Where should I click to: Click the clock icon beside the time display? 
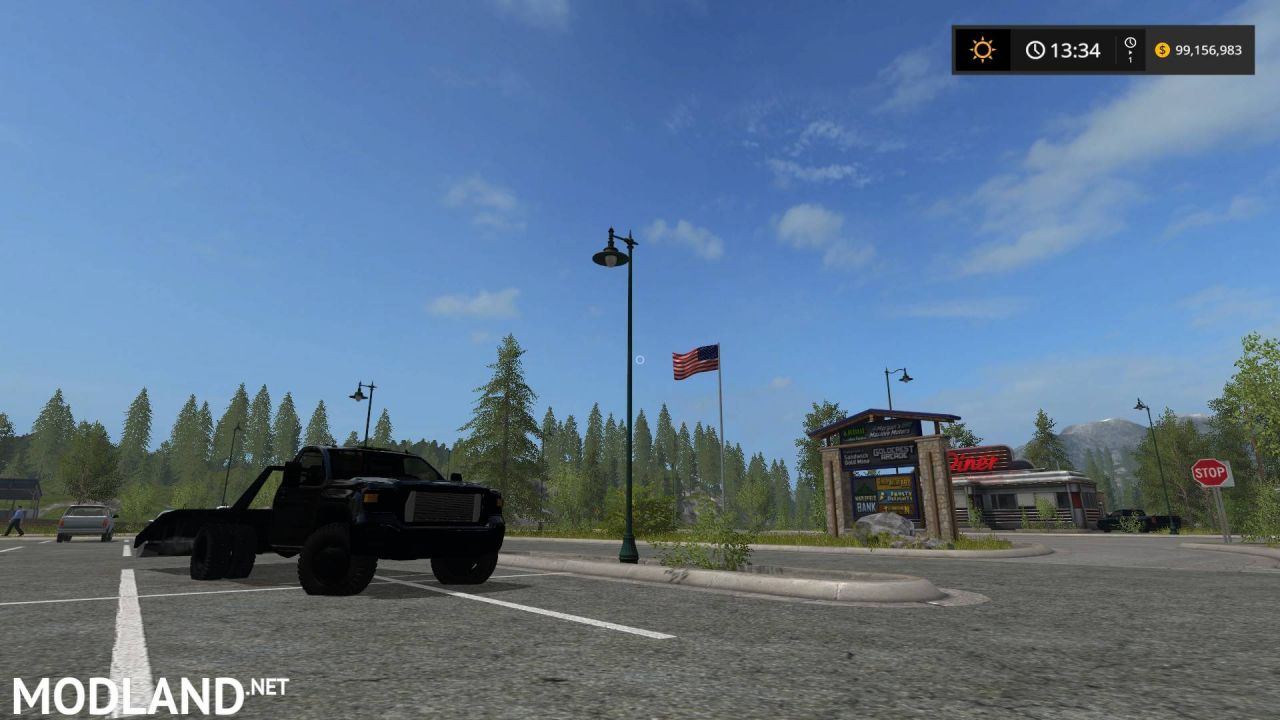click(x=1034, y=48)
